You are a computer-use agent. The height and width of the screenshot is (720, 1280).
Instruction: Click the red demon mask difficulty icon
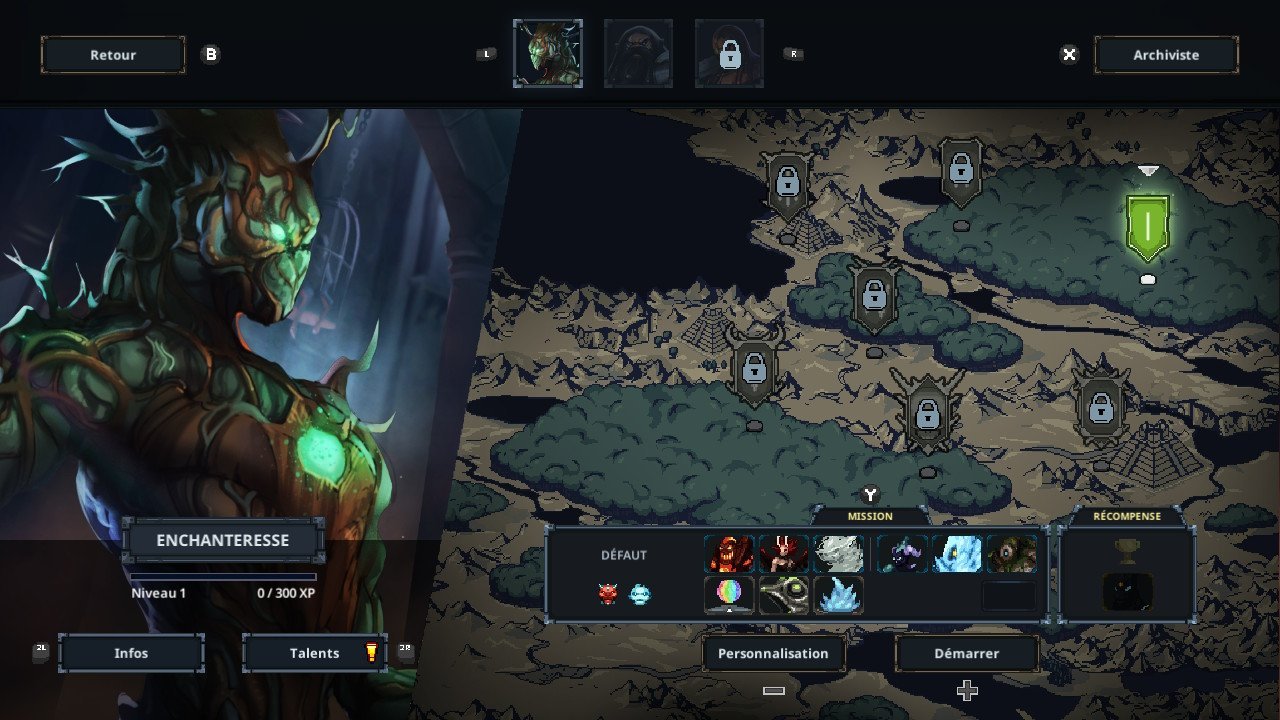point(608,594)
